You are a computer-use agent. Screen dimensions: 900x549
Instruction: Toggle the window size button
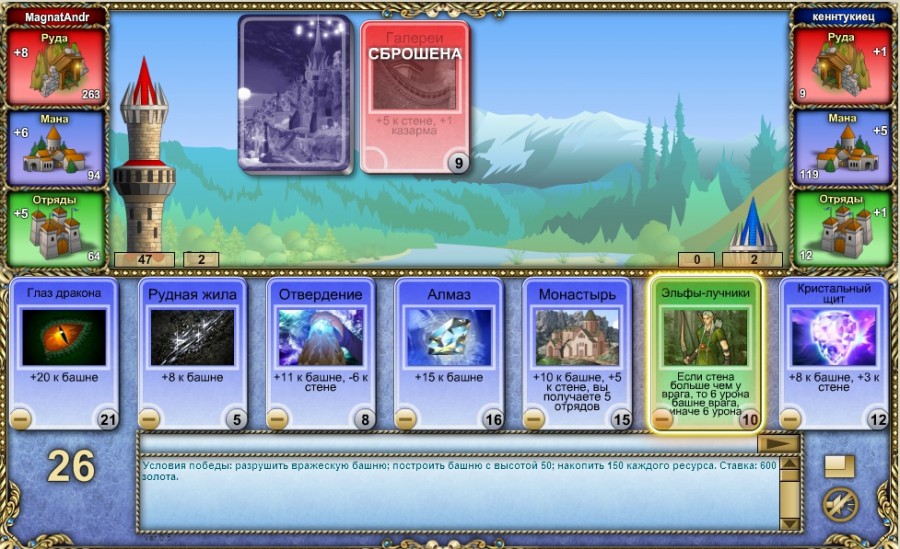click(x=839, y=467)
